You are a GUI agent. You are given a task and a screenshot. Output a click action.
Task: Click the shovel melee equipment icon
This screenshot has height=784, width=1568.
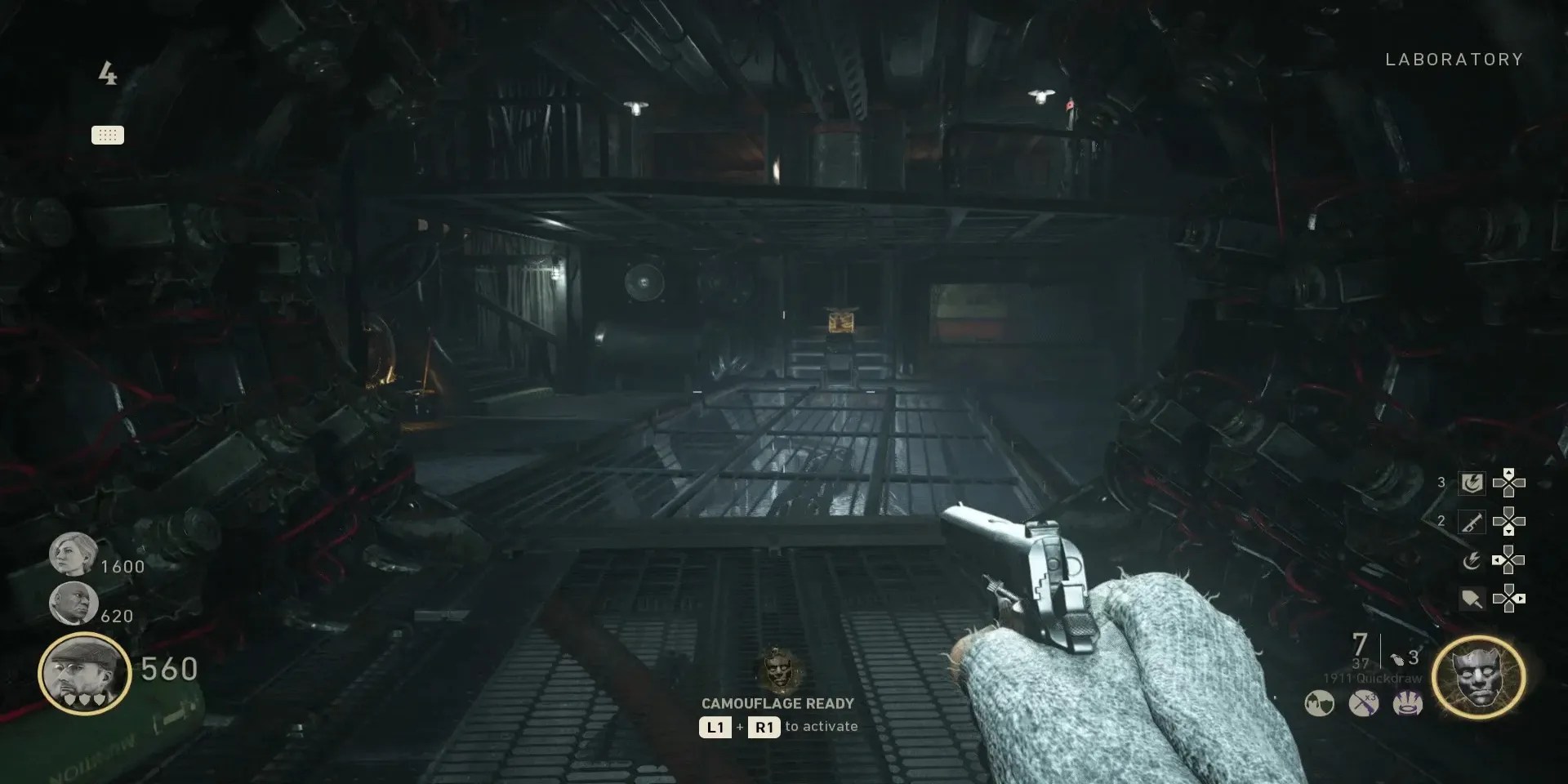click(1471, 599)
